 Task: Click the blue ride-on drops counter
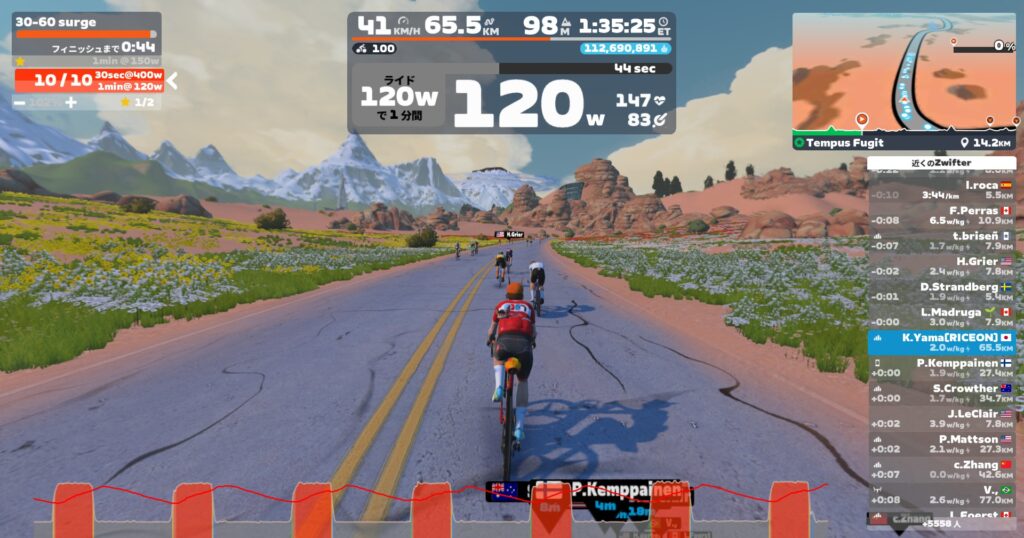pyautogui.click(x=625, y=47)
